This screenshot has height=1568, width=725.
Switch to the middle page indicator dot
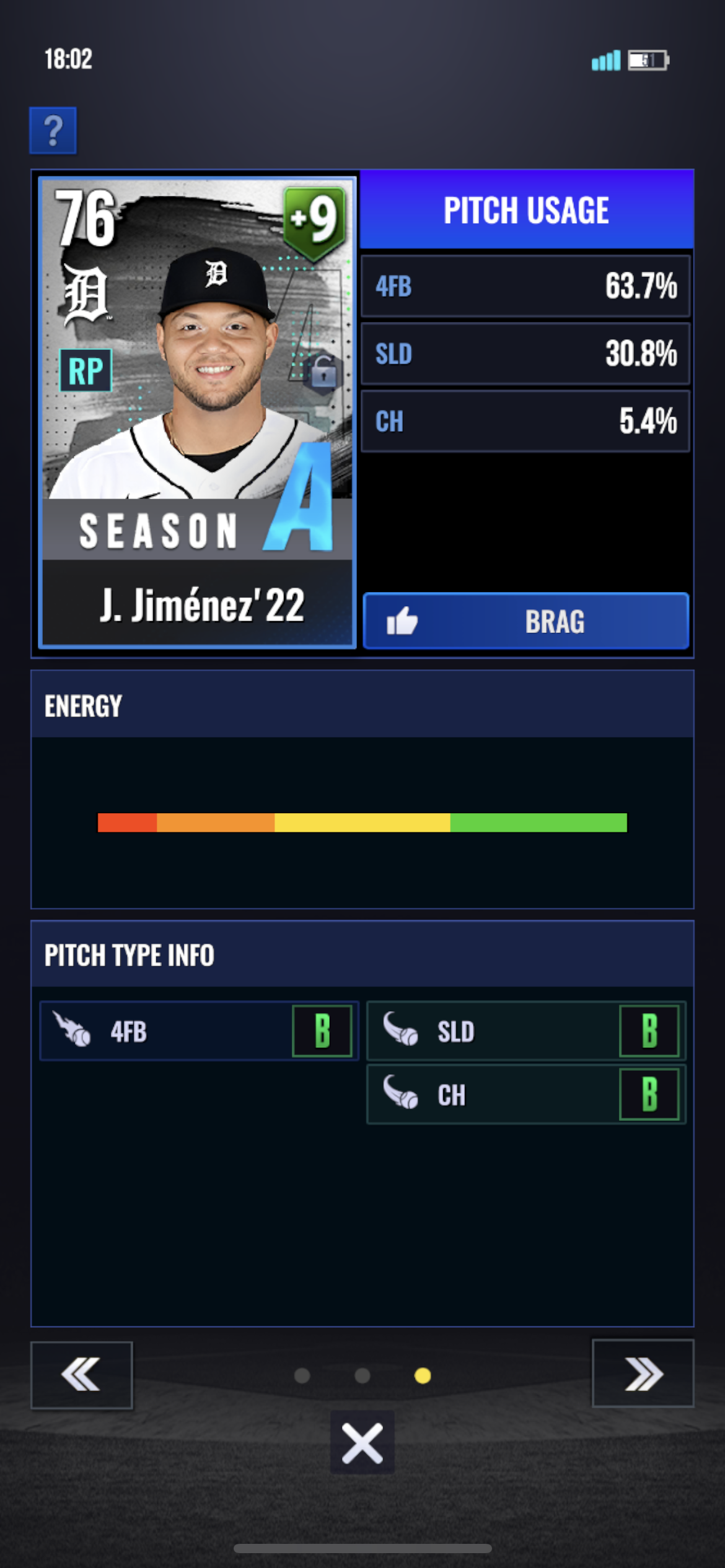point(362,1376)
